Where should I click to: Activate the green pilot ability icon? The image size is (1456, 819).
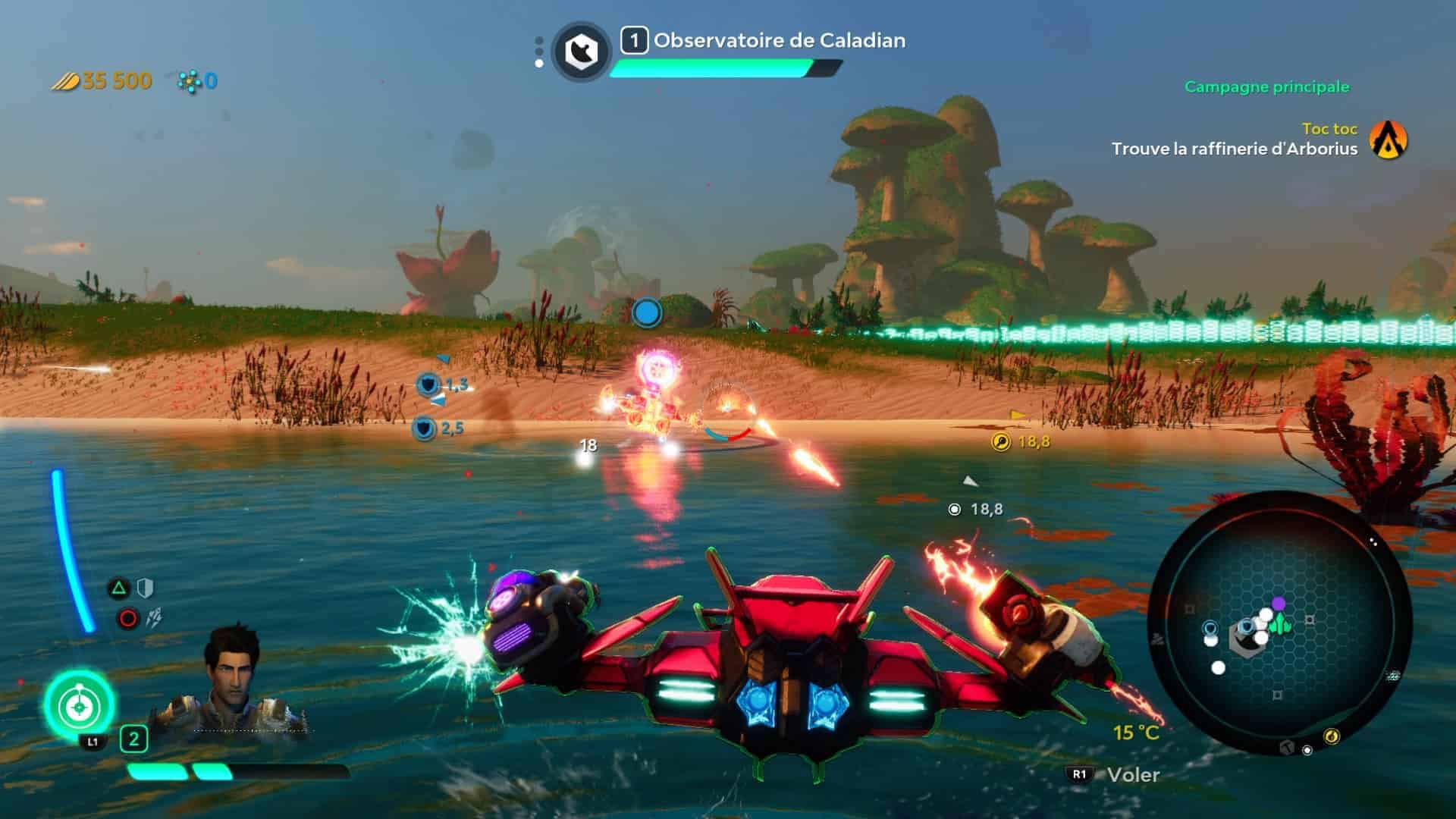coord(78,706)
